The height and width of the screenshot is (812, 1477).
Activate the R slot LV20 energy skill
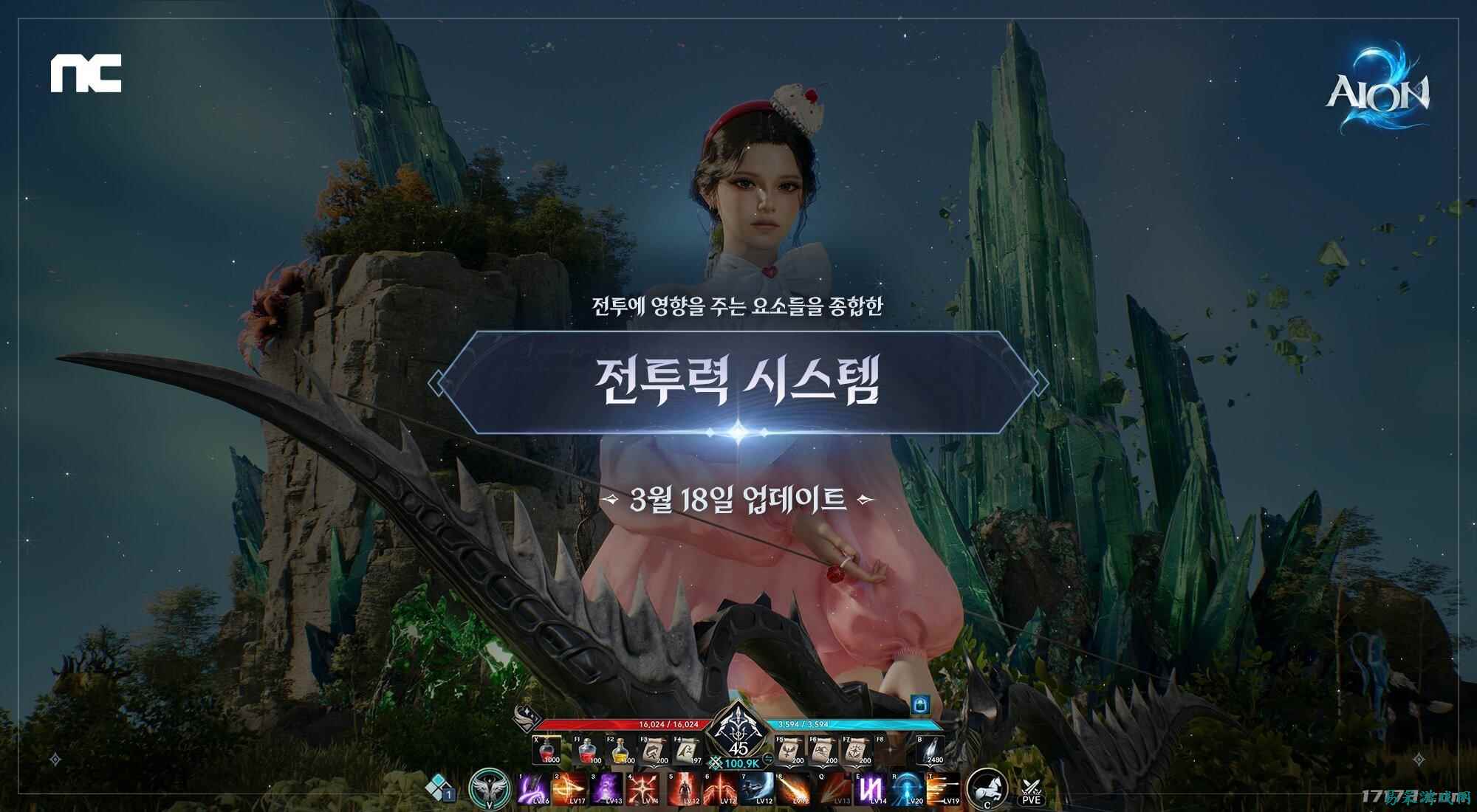pyautogui.click(x=908, y=788)
